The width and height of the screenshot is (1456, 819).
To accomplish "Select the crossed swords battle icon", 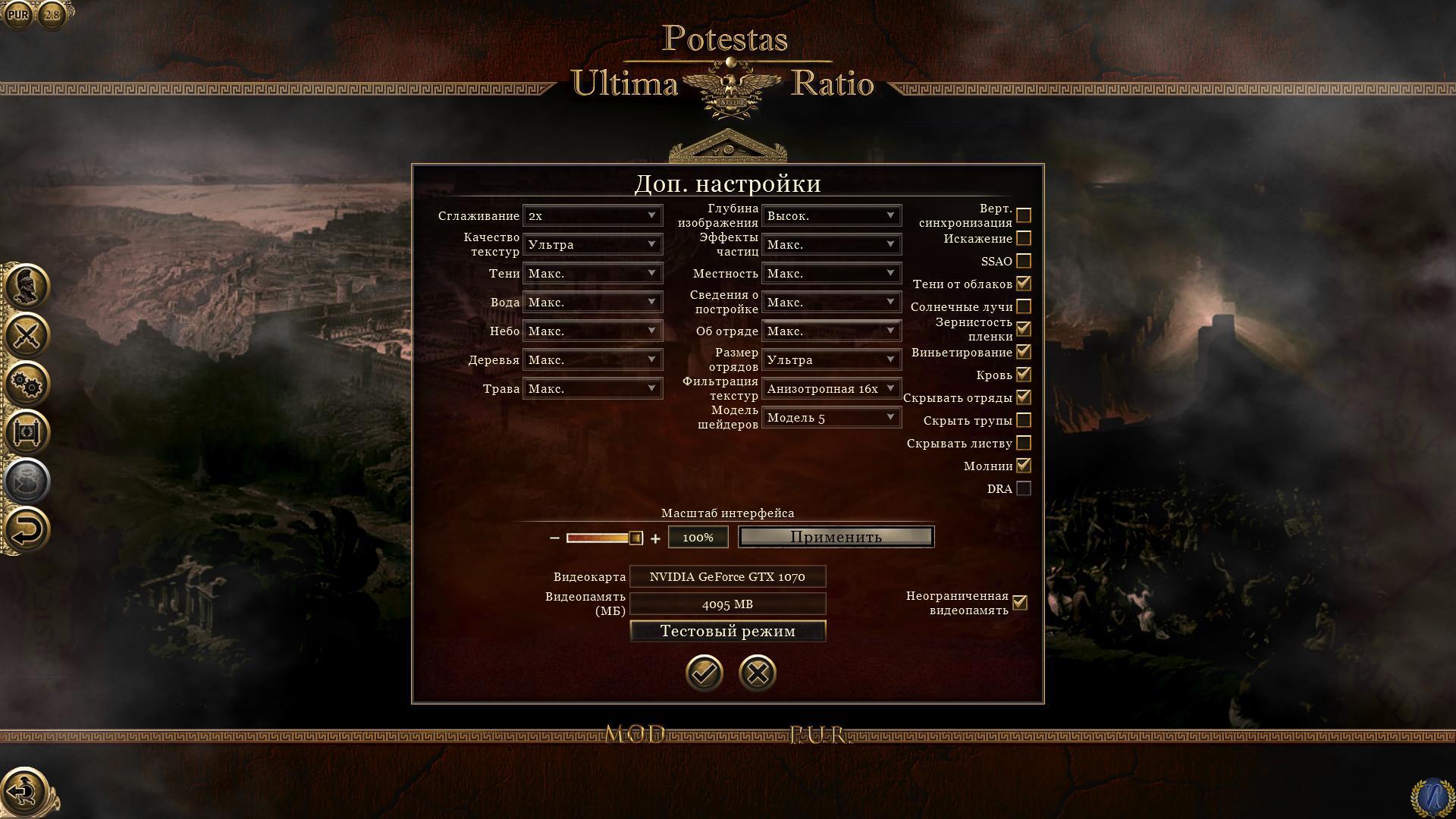I will [x=27, y=335].
